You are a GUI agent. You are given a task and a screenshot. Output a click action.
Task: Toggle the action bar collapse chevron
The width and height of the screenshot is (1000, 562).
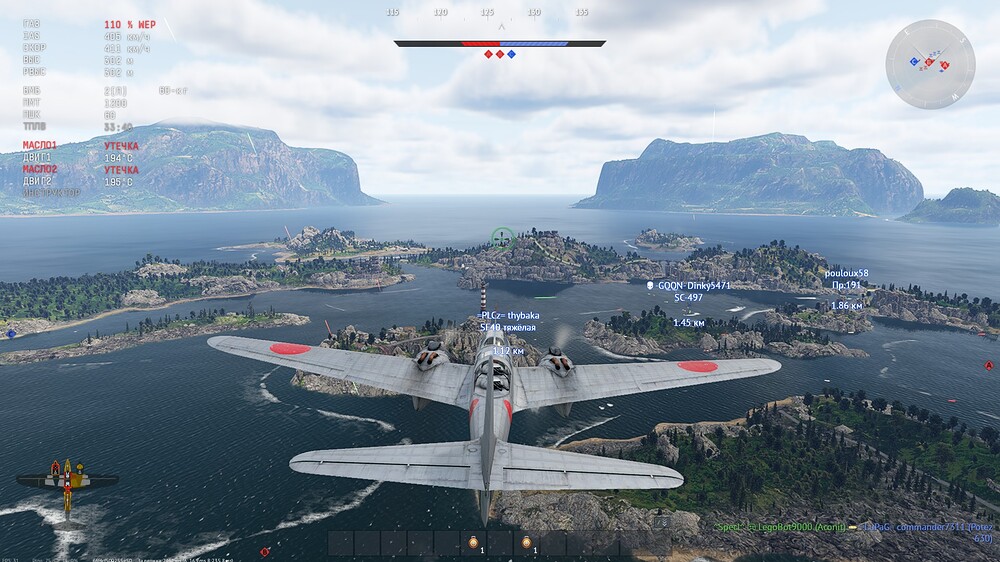pos(661,522)
